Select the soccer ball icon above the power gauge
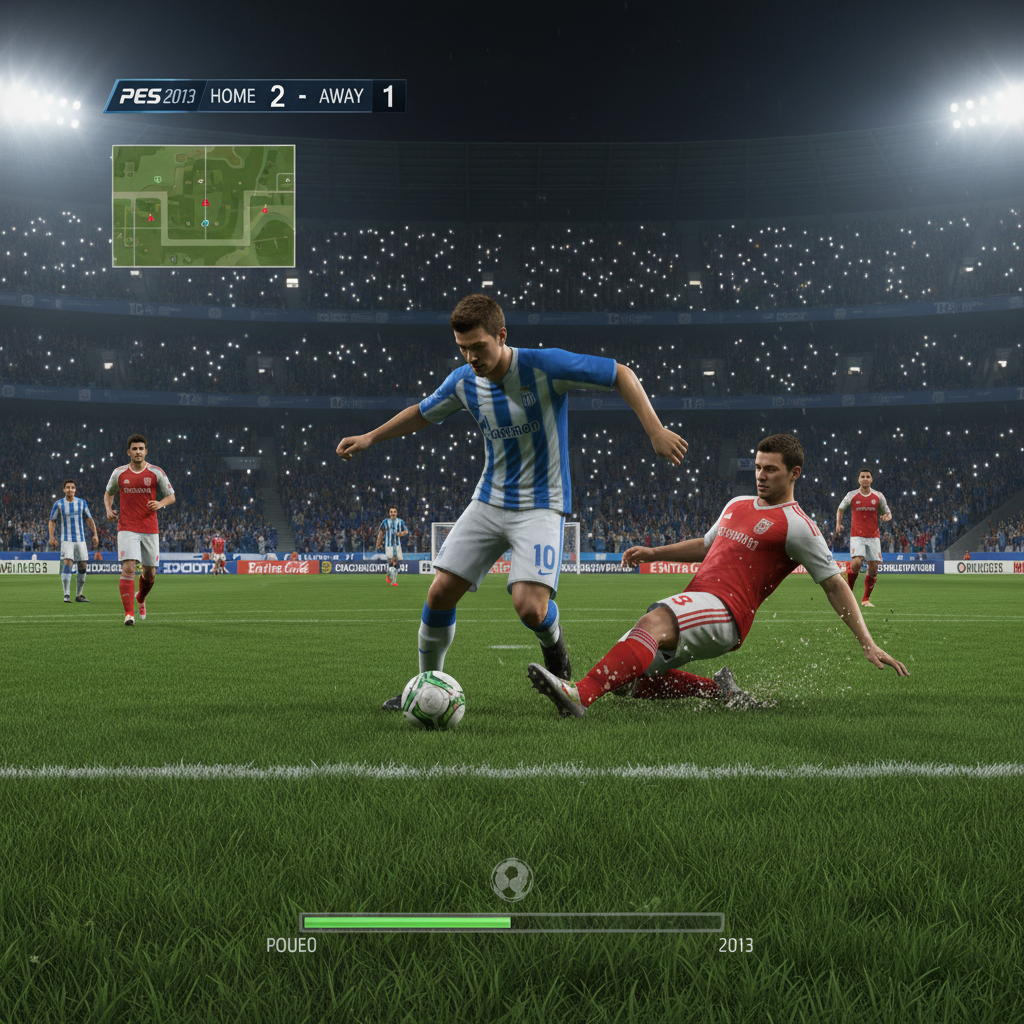The image size is (1024, 1024). (x=512, y=880)
